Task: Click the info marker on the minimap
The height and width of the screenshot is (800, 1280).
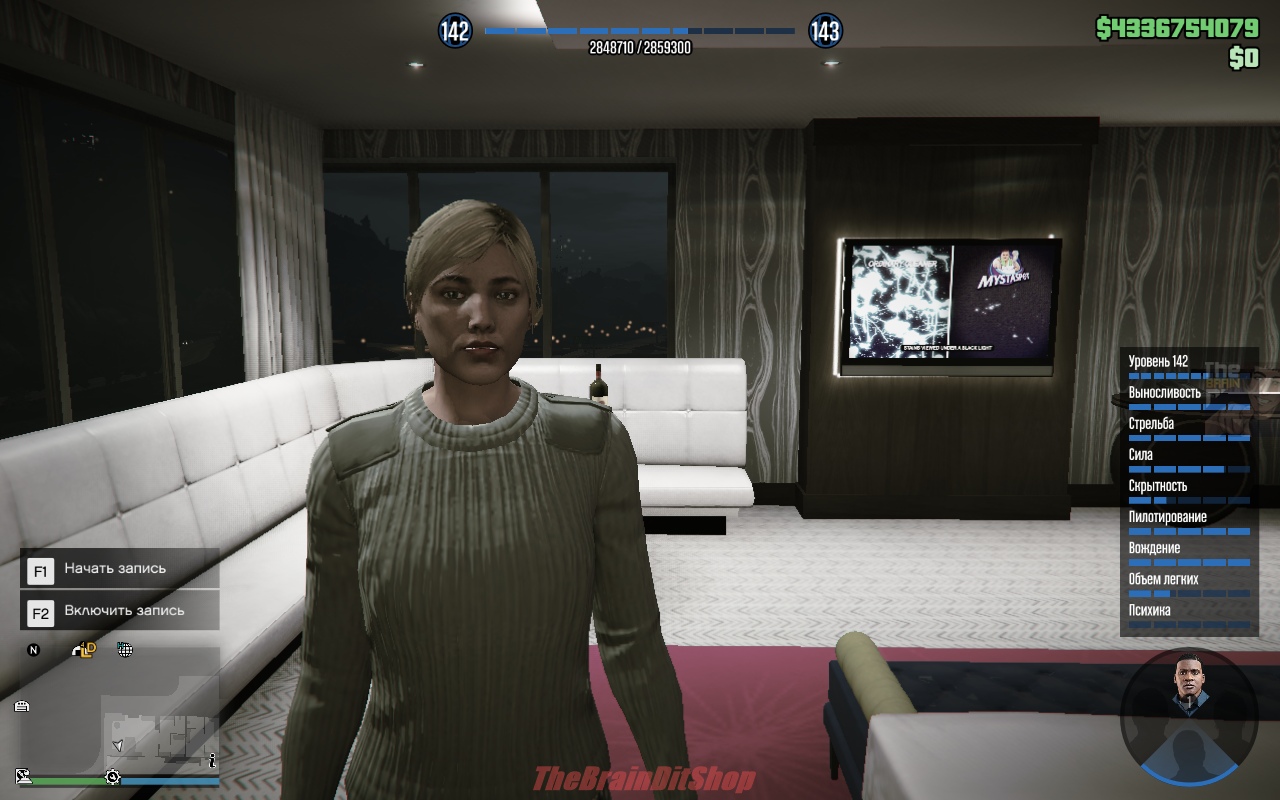Action: pos(212,761)
